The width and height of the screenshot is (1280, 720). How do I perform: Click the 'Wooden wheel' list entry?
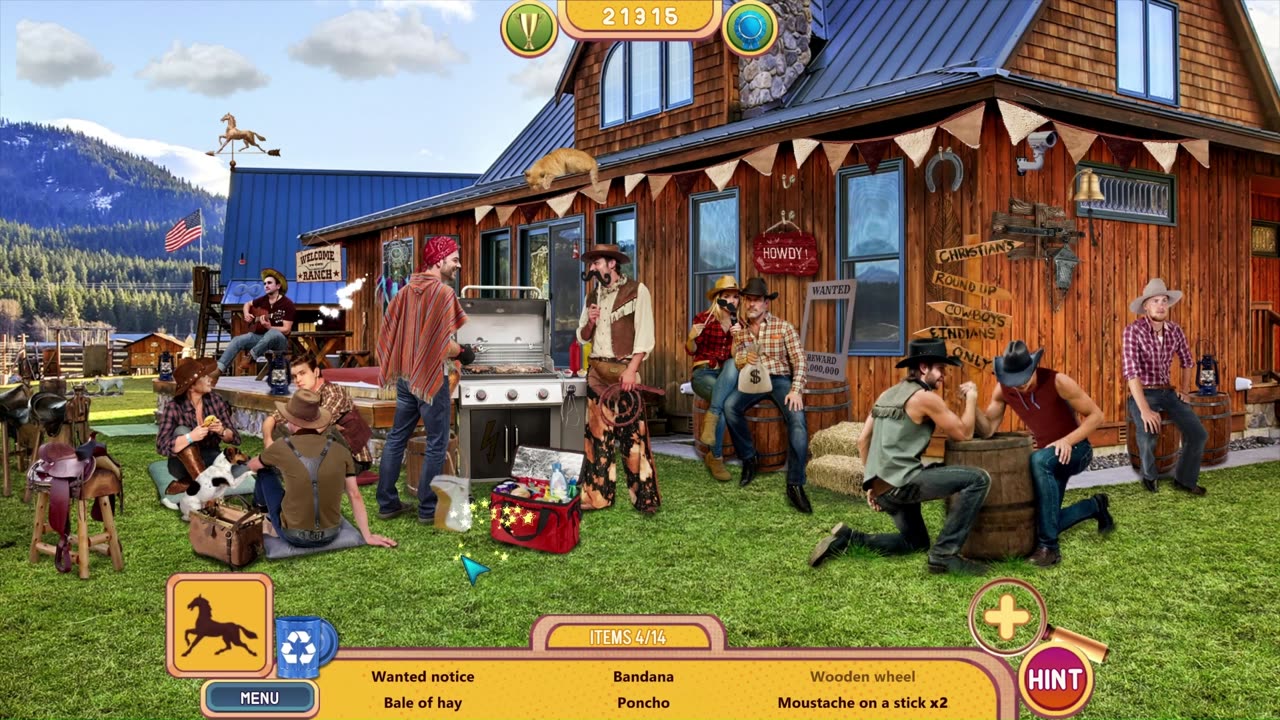tap(862, 677)
